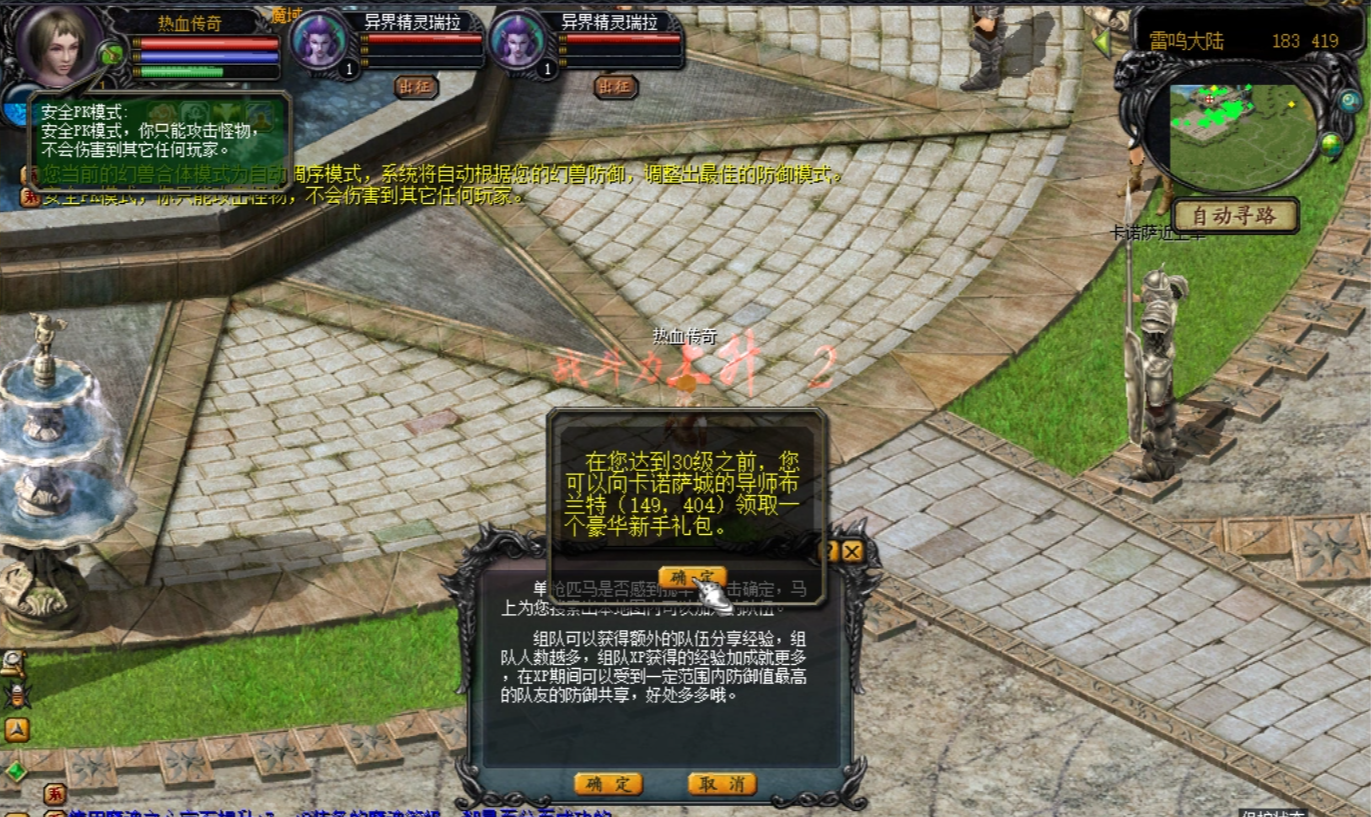Viewport: 1371px width, 817px height.
Task: Click the bee-shaped icon on the left edge
Action: point(15,694)
